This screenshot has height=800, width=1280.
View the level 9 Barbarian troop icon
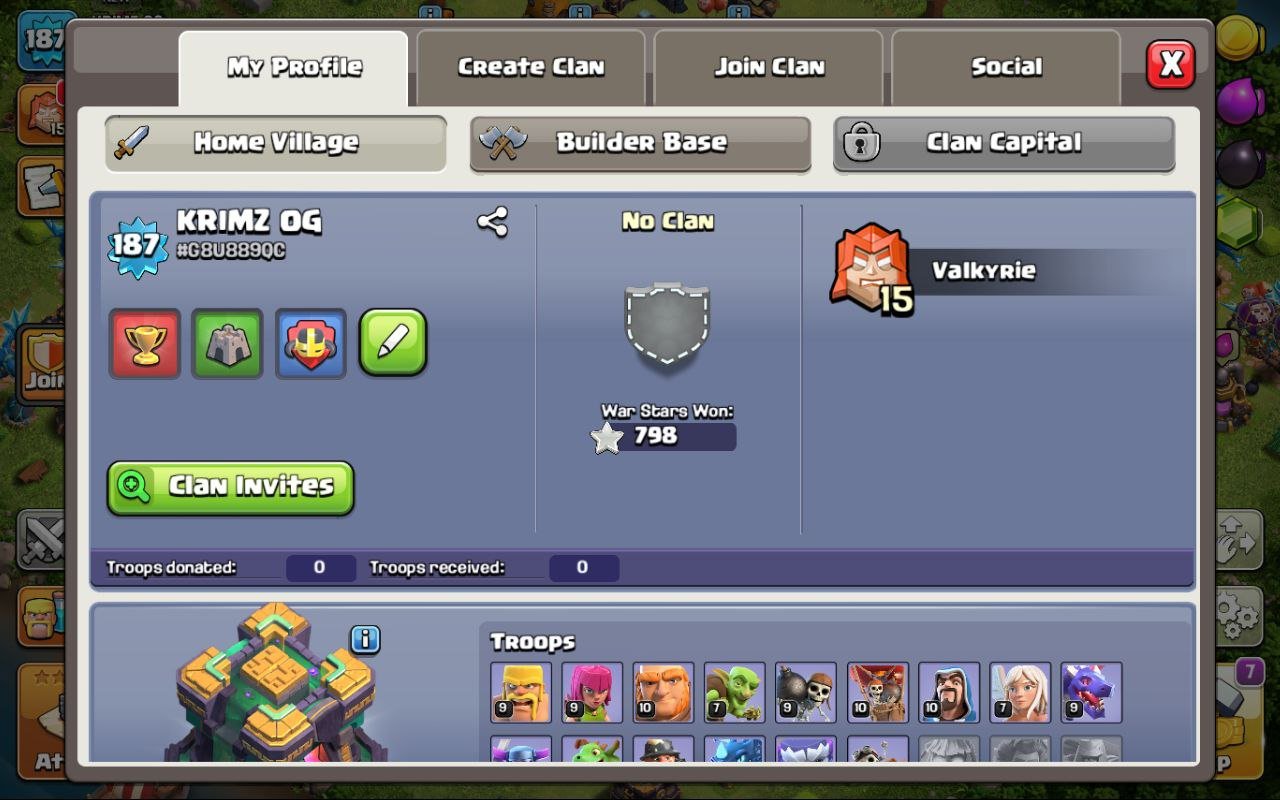pos(519,692)
